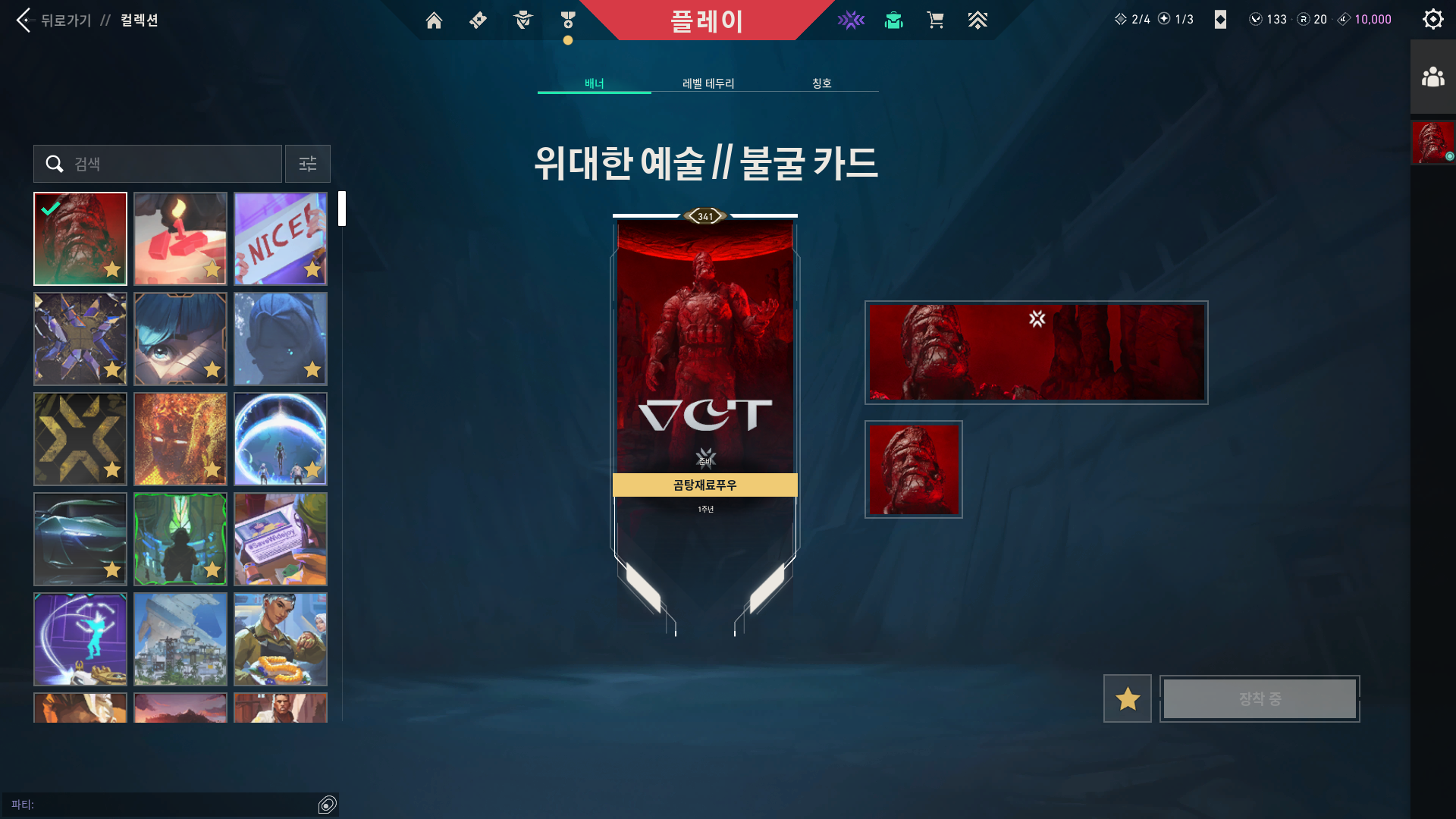Screen dimensions: 1456x819
Task: Switch to the 칭호 tab
Action: 824,83
